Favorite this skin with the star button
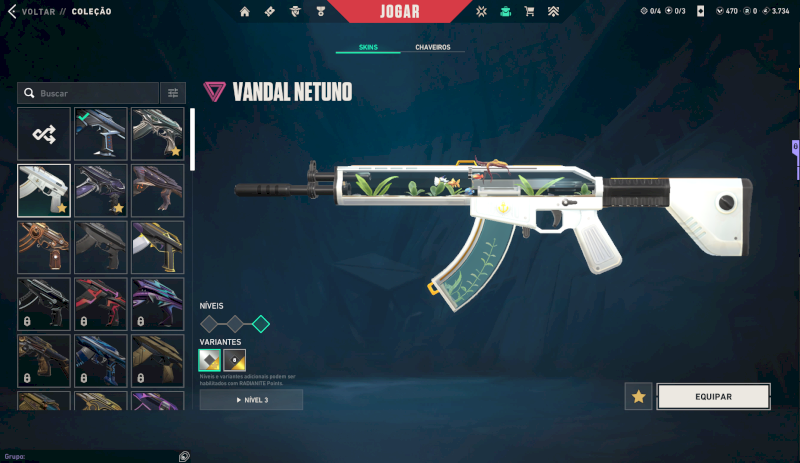Viewport: 800px width, 463px height. (638, 396)
